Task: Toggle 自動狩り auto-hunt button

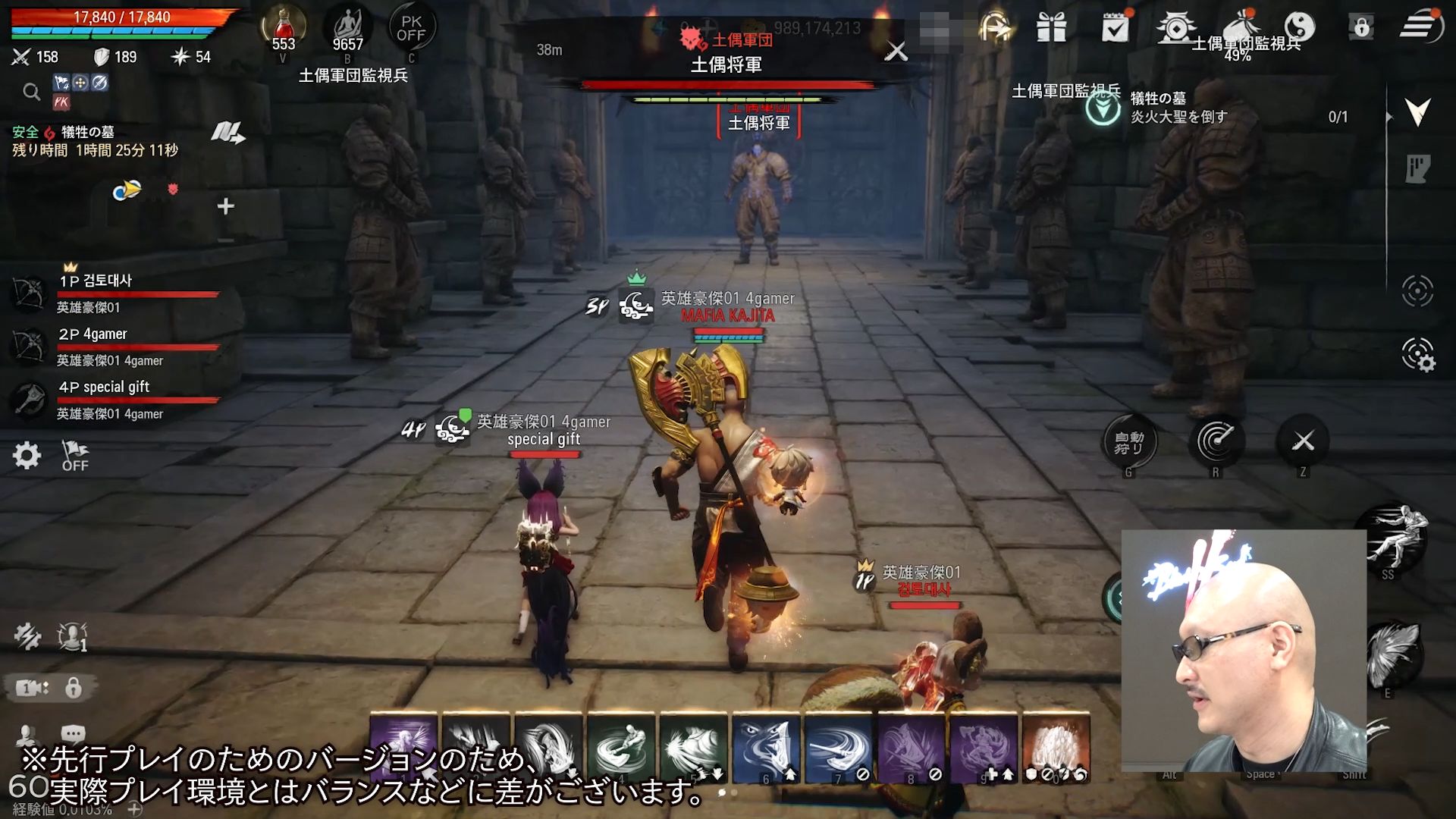Action: (x=1128, y=442)
